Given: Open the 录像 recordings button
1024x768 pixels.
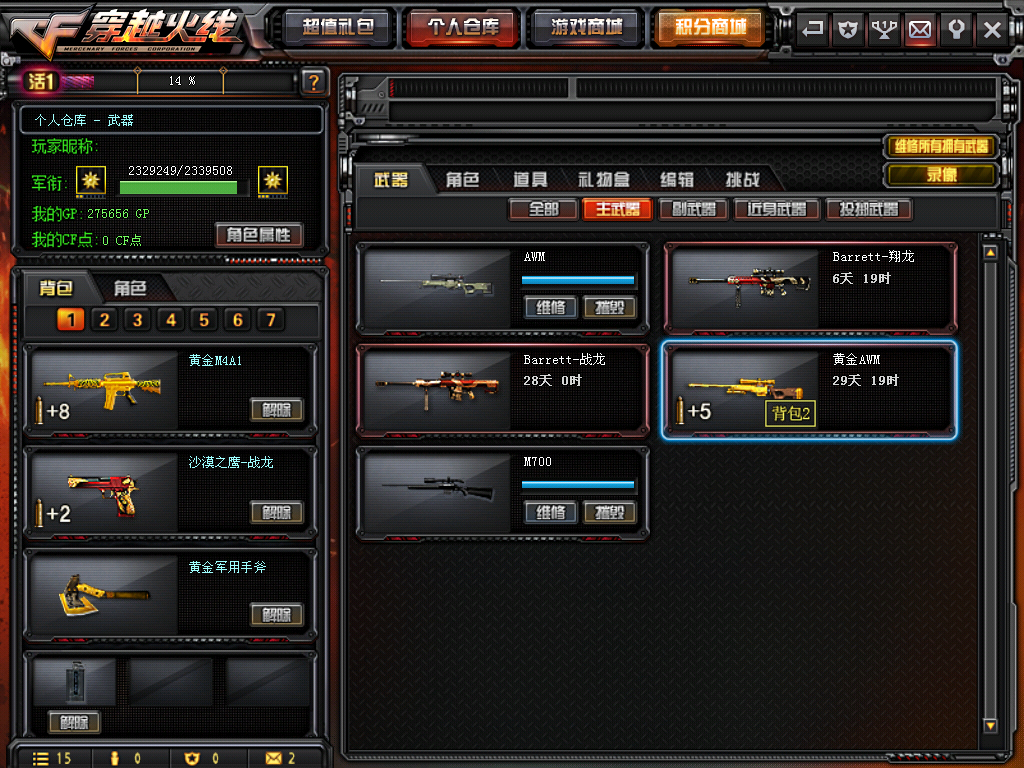Looking at the screenshot, I should tap(941, 175).
